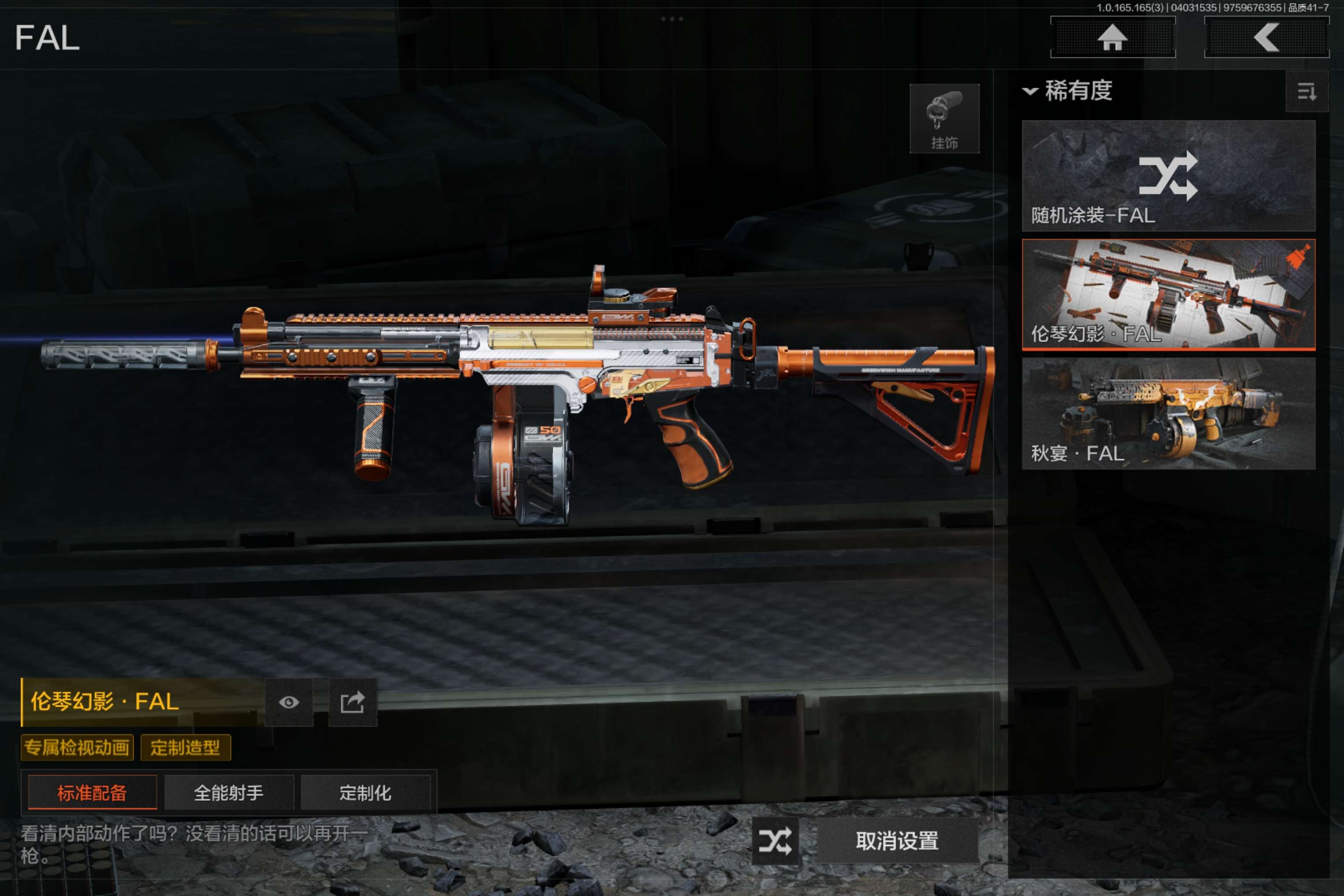Go back with the arrow button
This screenshot has height=896, width=1344.
(1266, 38)
